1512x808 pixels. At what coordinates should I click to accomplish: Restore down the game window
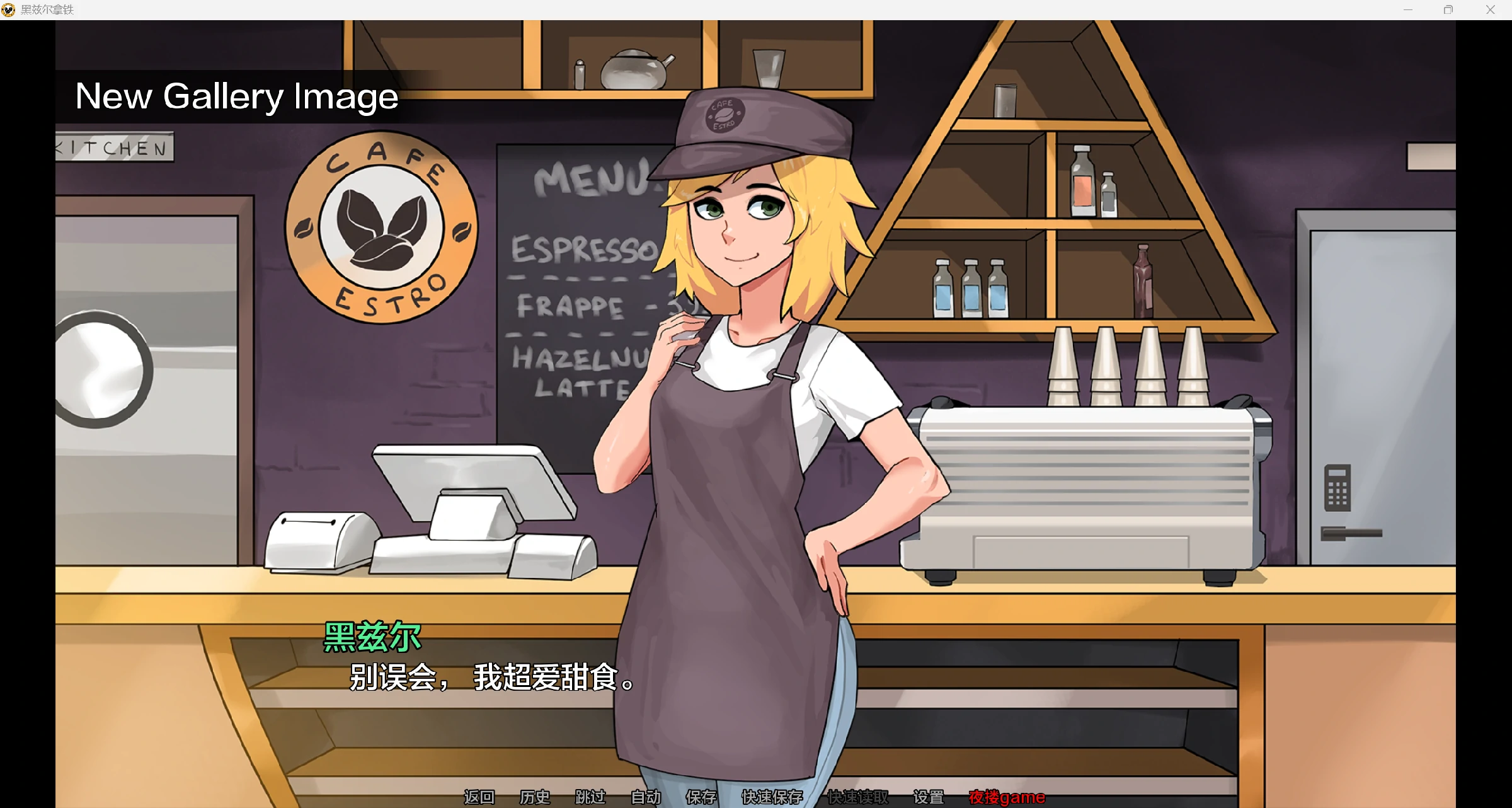pyautogui.click(x=1448, y=9)
